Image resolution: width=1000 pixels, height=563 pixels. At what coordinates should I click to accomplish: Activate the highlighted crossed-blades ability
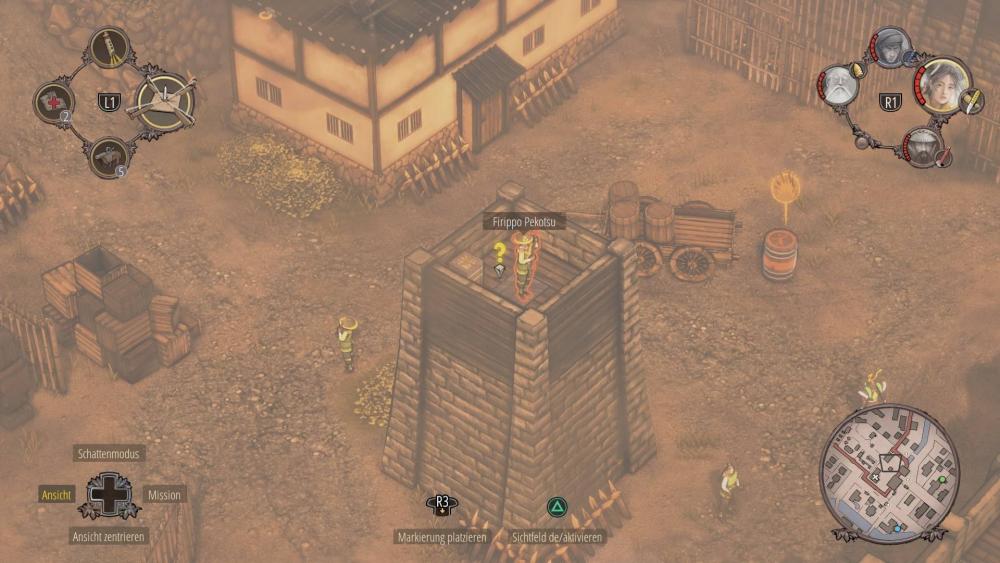click(x=164, y=101)
